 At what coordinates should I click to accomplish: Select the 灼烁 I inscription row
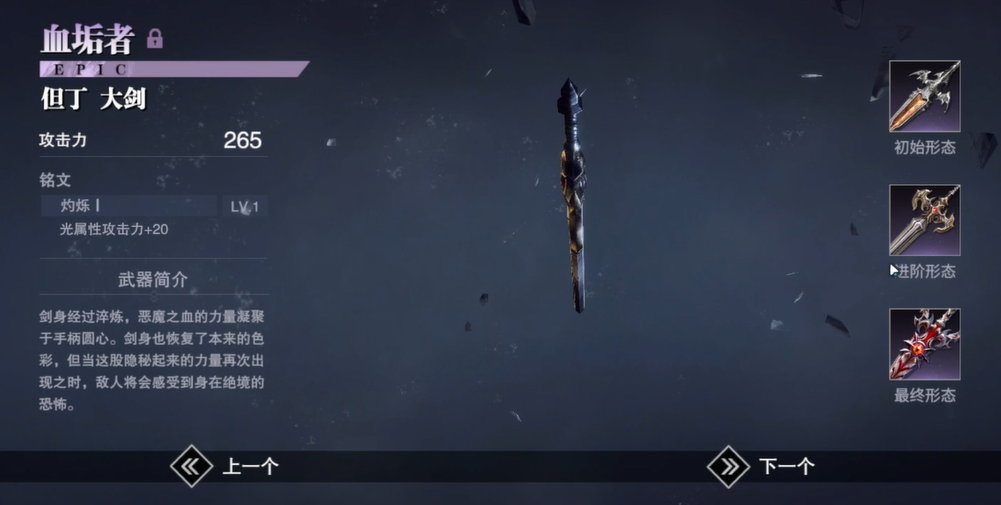[130, 206]
